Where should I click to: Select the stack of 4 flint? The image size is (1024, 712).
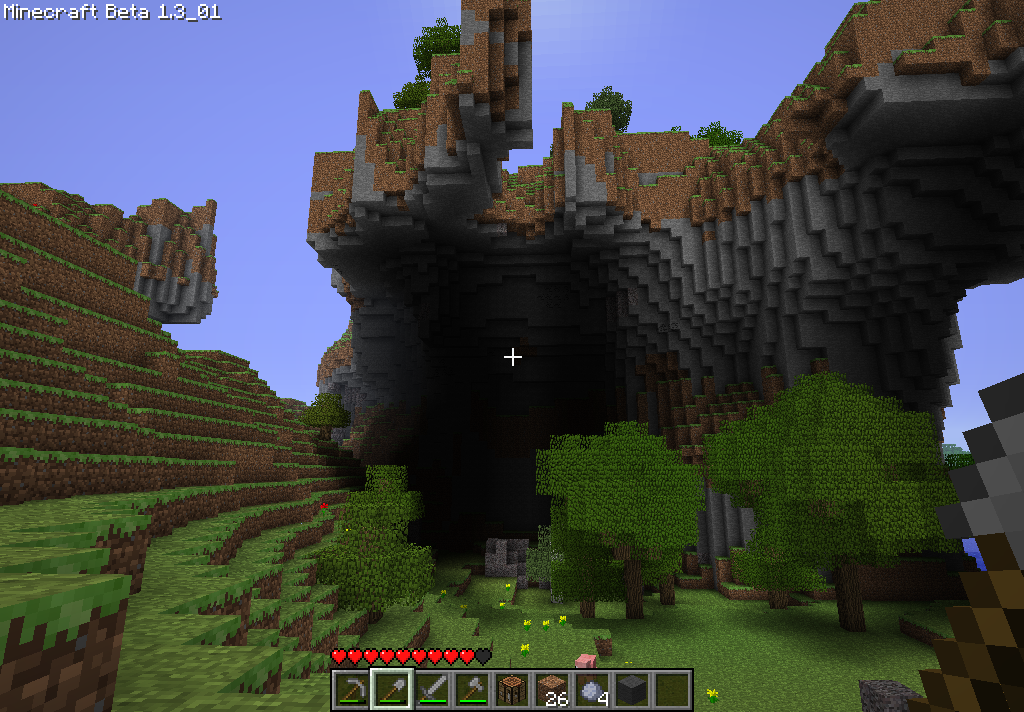tap(591, 689)
